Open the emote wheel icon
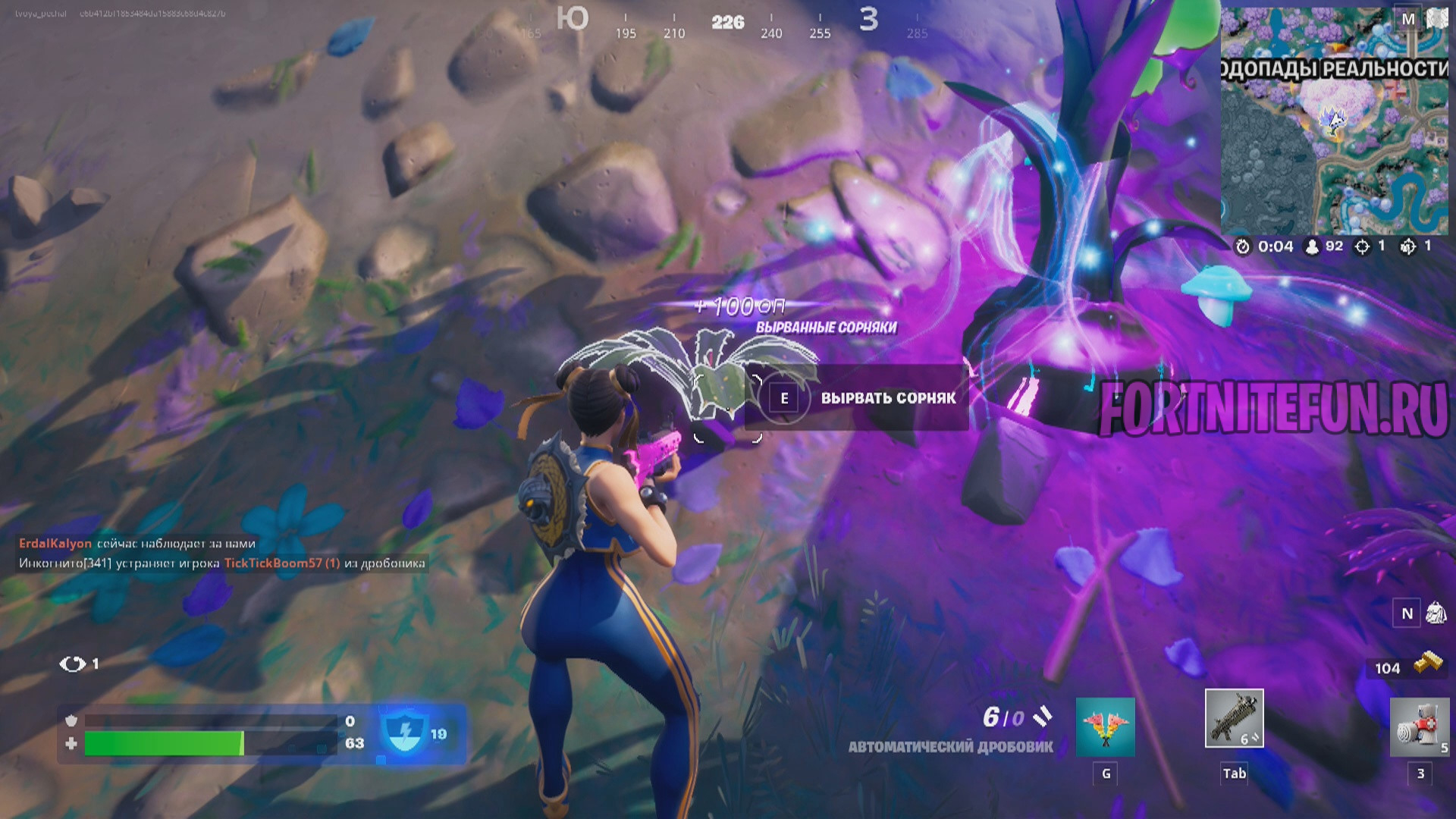Viewport: 1456px width, 819px height. click(1105, 727)
